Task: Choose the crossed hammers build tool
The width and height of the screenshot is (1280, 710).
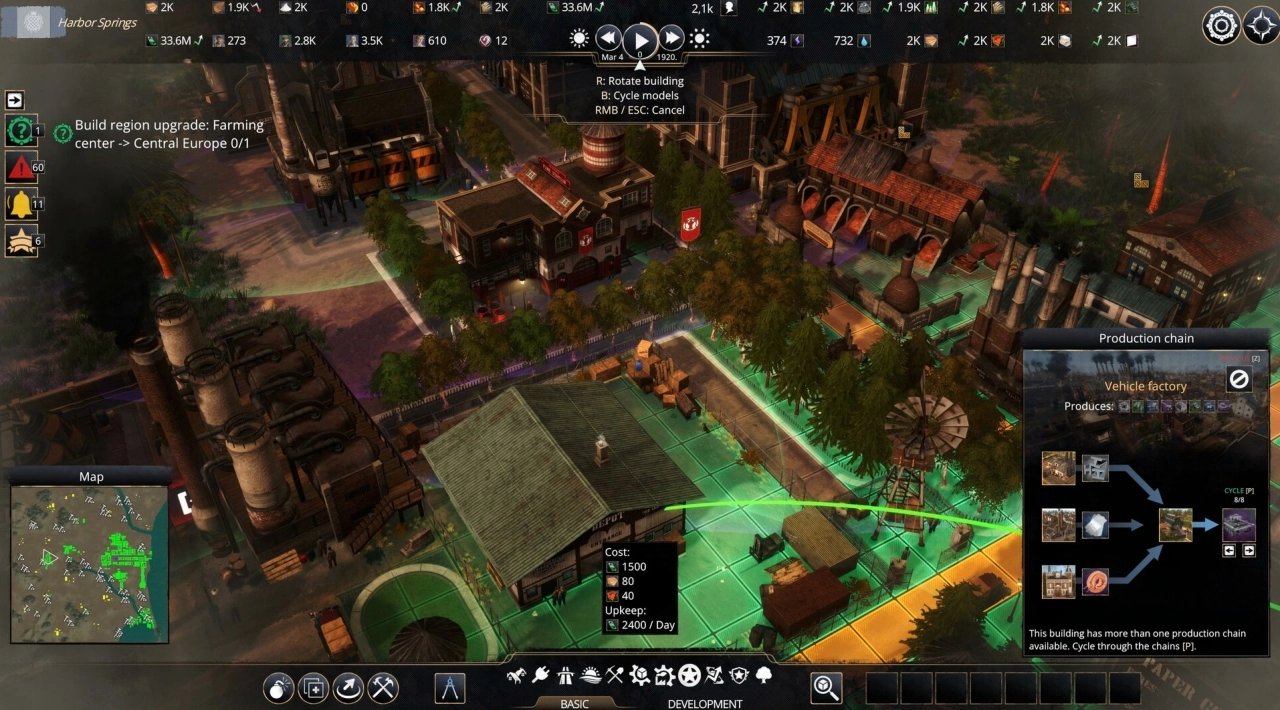Action: point(384,687)
